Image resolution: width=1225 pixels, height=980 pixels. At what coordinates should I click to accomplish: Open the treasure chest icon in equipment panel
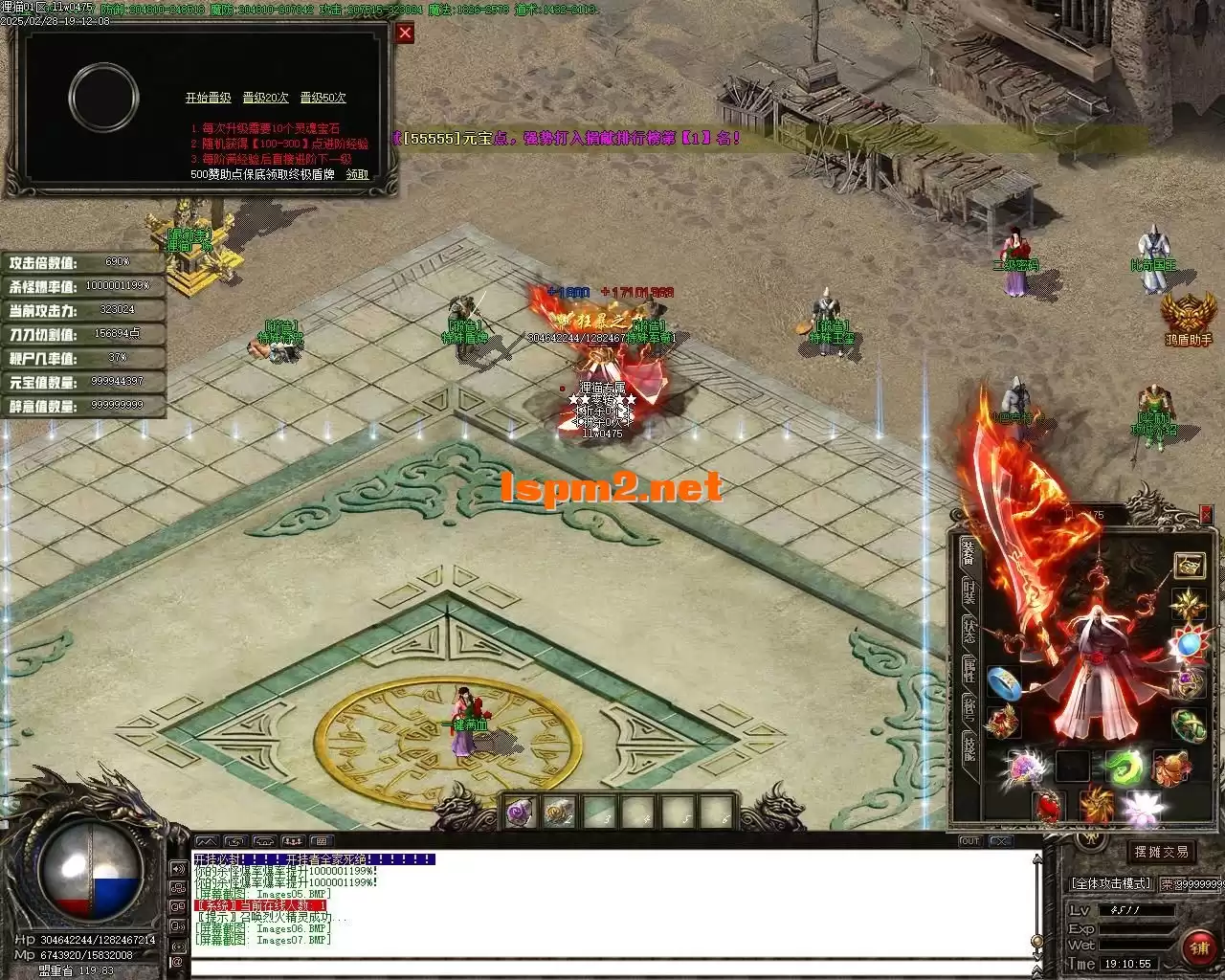pyautogui.click(x=1190, y=566)
